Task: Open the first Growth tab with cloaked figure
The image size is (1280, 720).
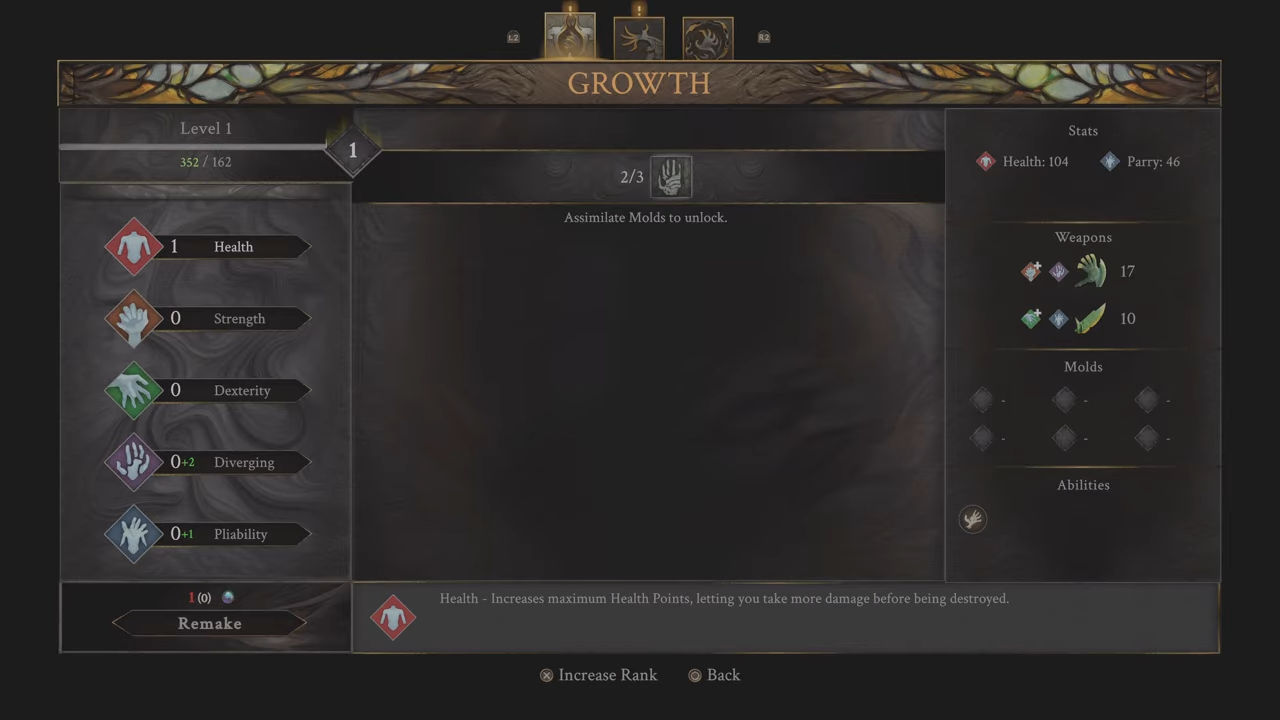Action: 570,37
